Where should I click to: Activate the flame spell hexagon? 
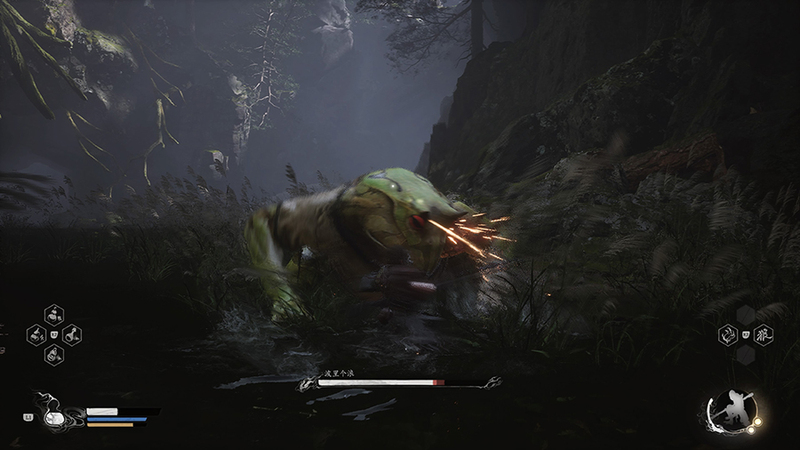tap(729, 335)
